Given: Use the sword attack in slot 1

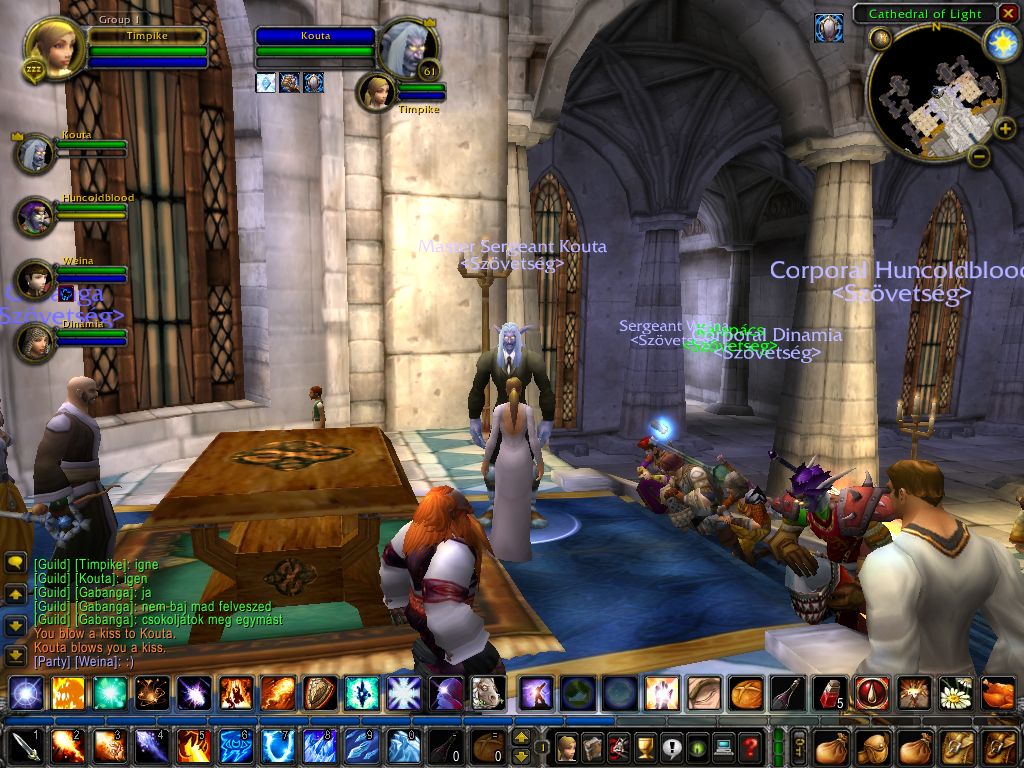Looking at the screenshot, I should coord(22,746).
